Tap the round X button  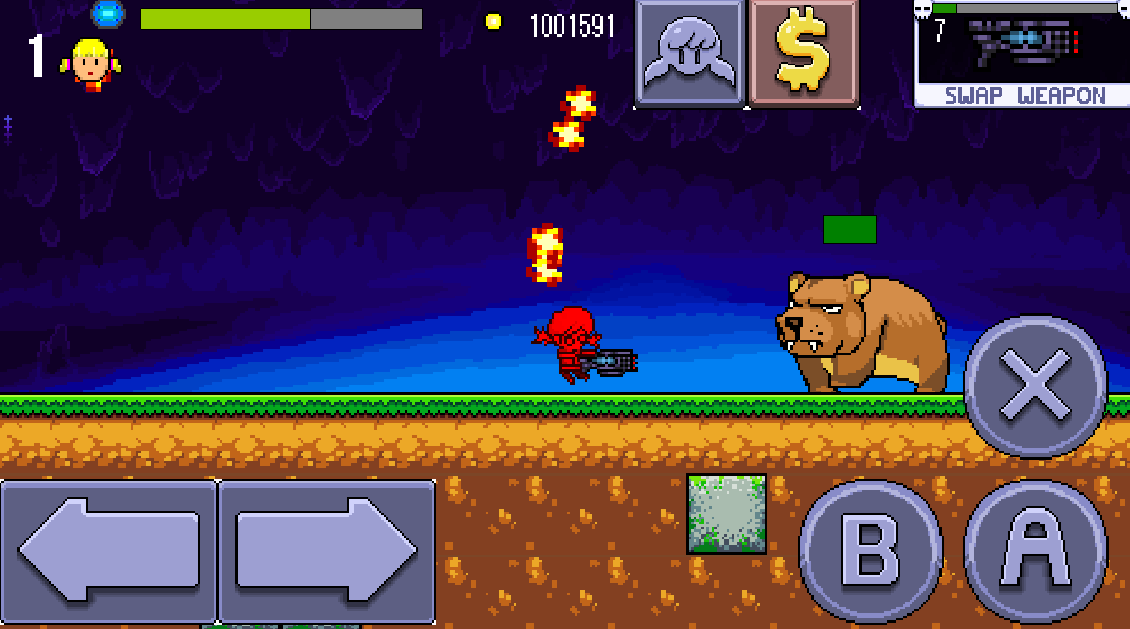click(1036, 386)
